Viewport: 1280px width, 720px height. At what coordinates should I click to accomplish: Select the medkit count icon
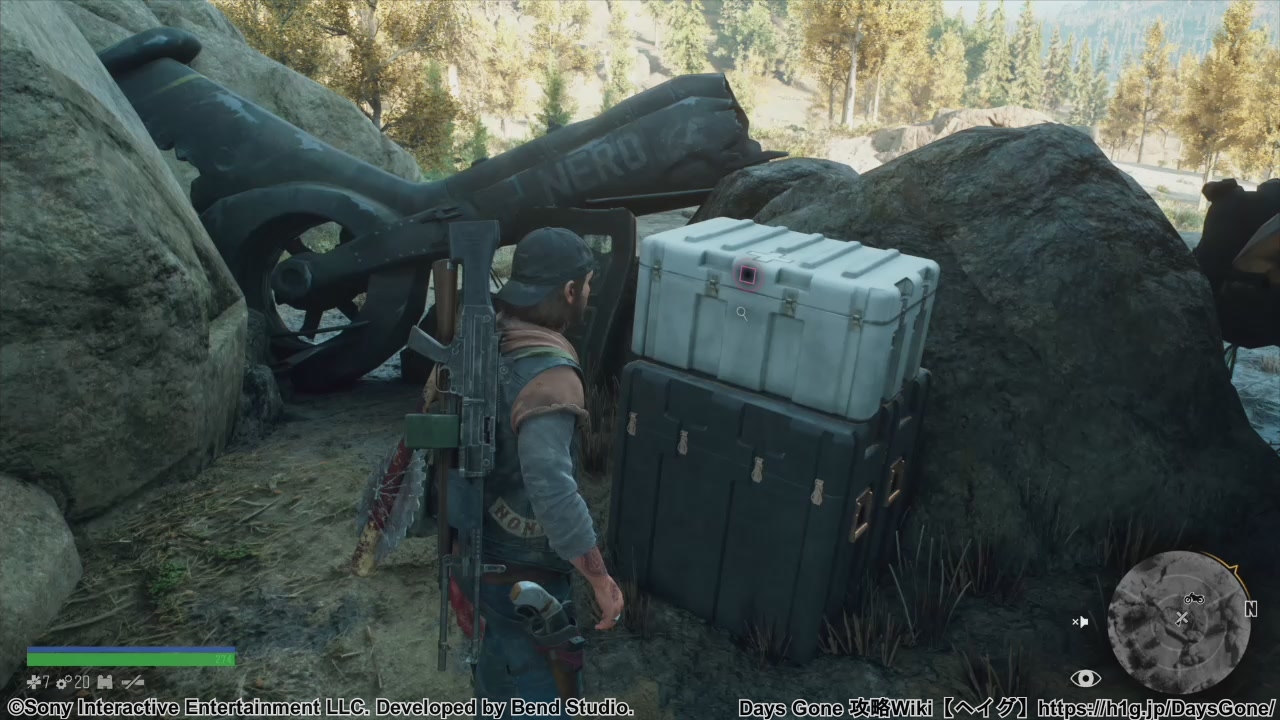[x=33, y=682]
